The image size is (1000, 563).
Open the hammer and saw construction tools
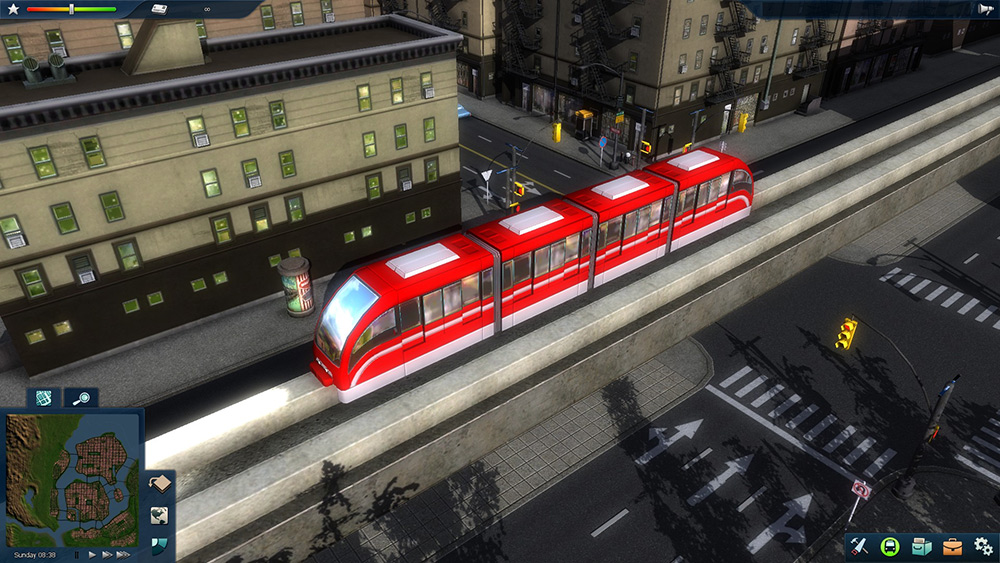click(x=858, y=547)
